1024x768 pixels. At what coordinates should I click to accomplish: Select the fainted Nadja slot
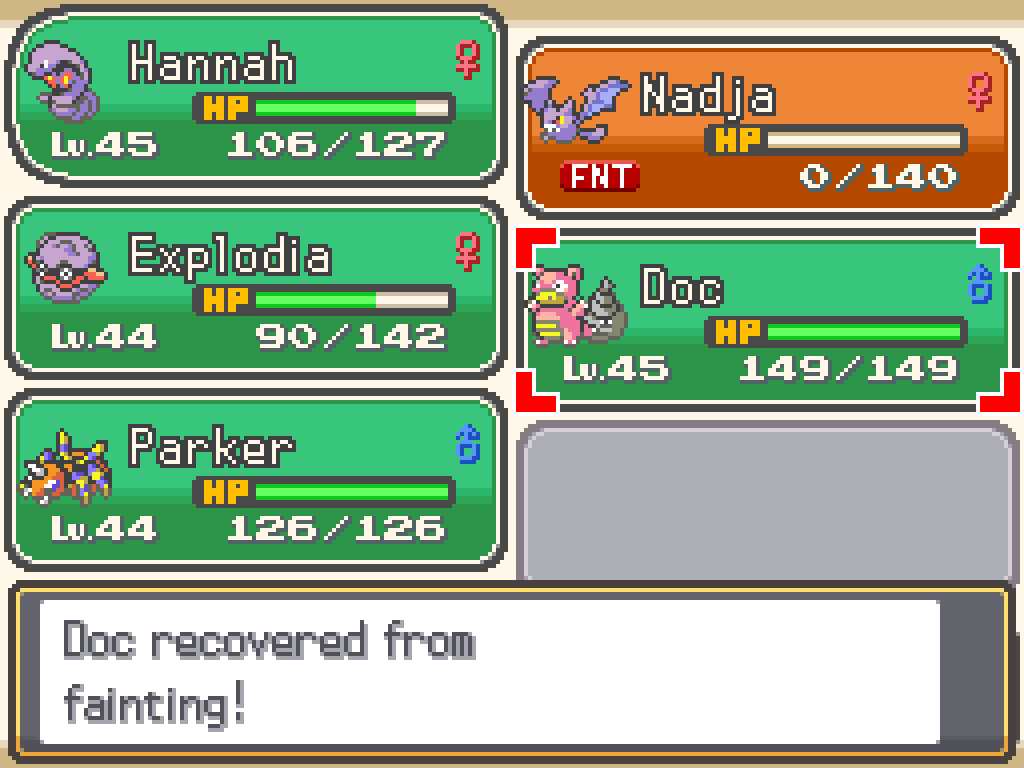(766, 128)
